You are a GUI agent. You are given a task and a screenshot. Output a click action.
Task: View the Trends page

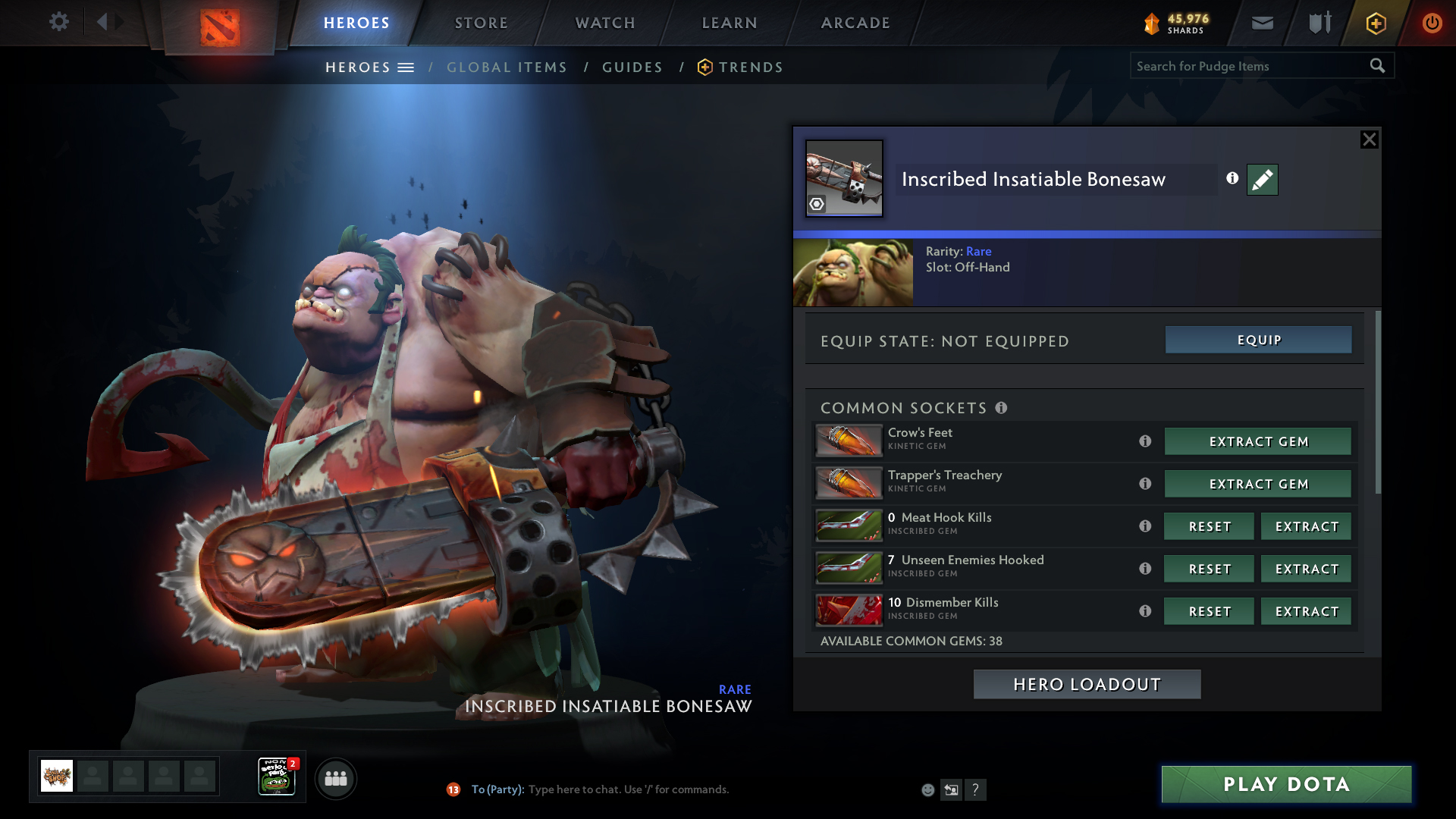point(750,67)
